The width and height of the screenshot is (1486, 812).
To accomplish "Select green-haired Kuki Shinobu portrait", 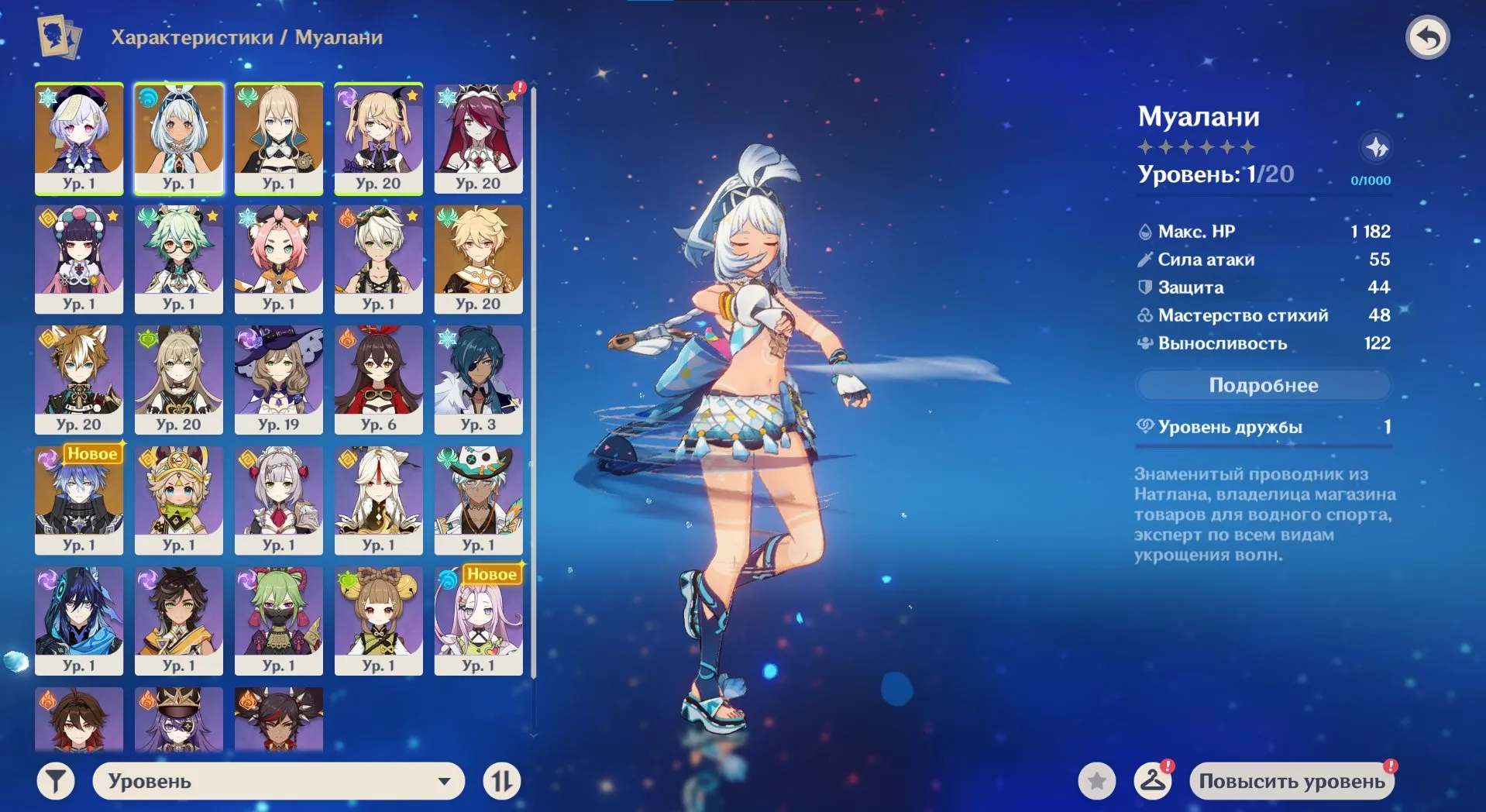I will (x=279, y=620).
